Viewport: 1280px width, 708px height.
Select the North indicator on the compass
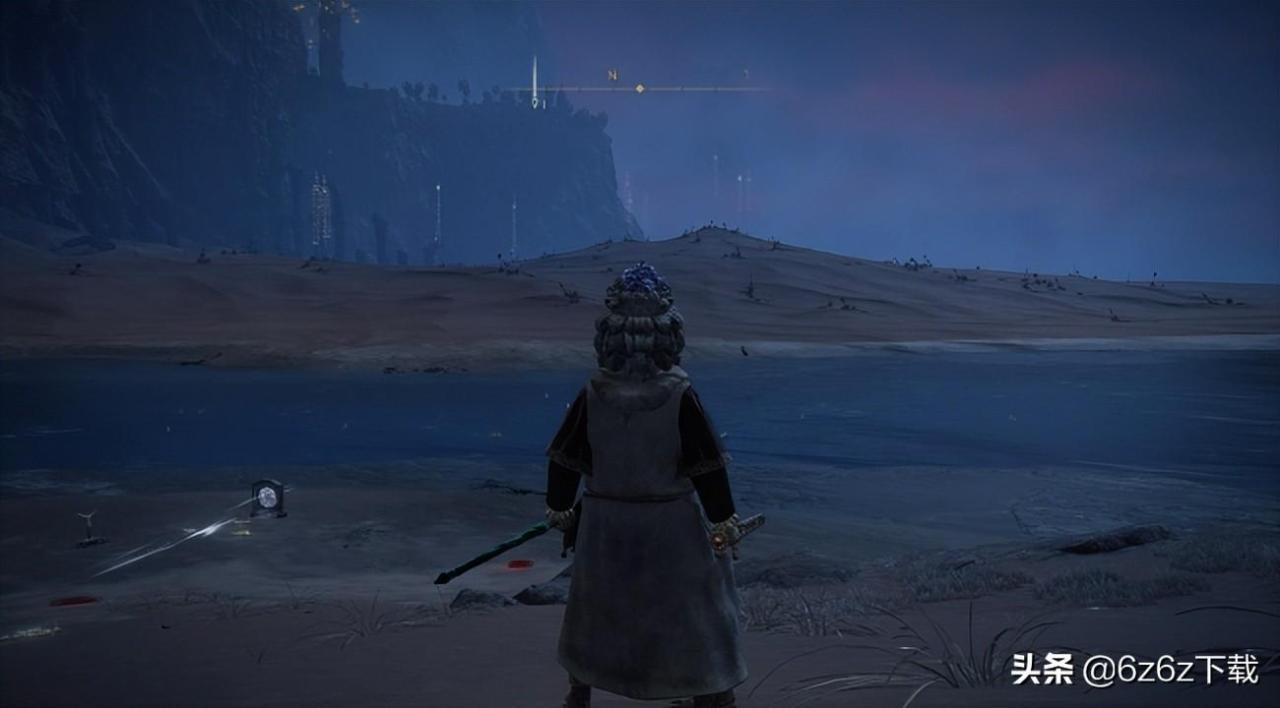[612, 75]
